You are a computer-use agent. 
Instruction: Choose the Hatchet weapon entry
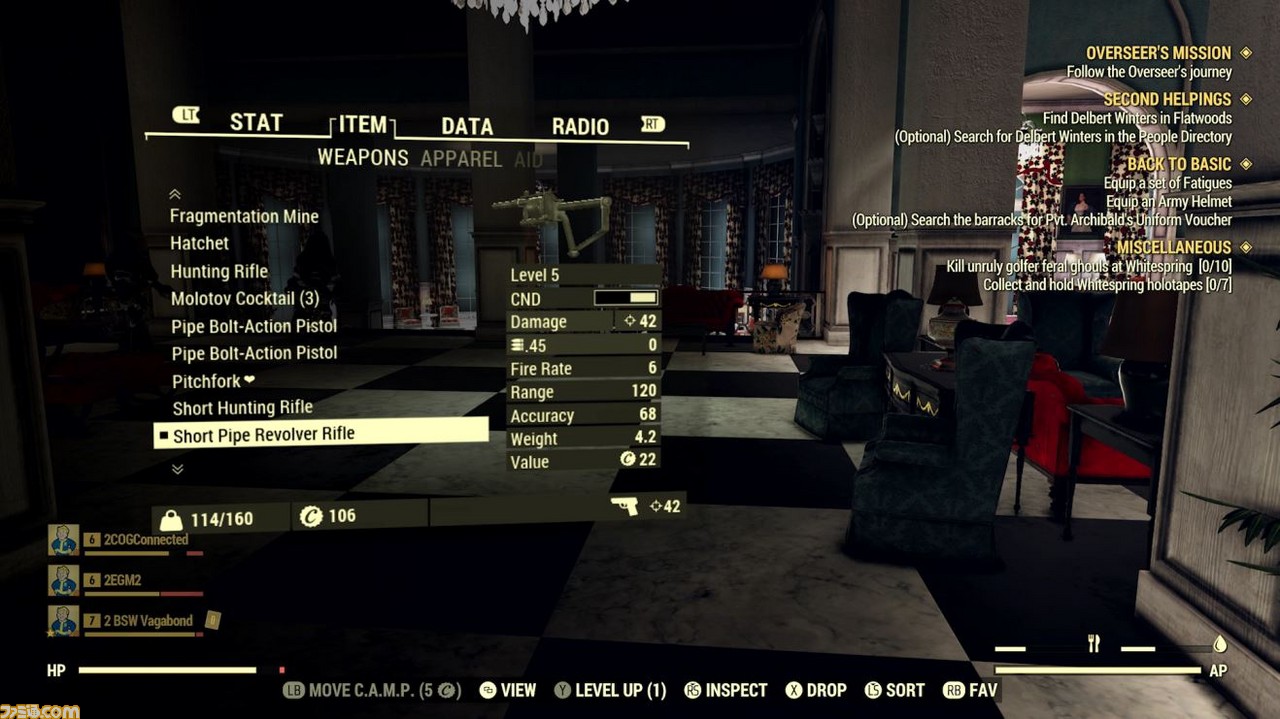pos(199,243)
